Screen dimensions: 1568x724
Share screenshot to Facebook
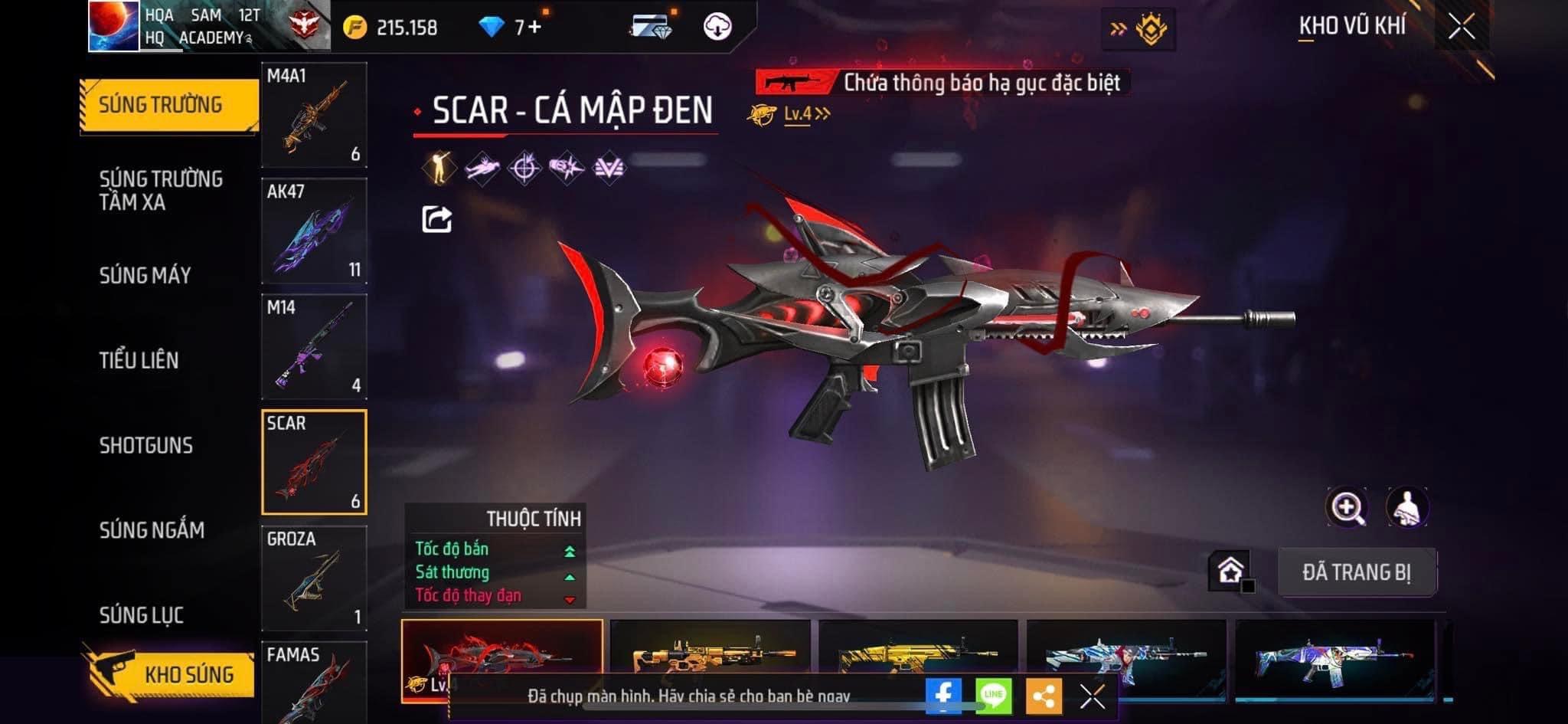point(943,696)
